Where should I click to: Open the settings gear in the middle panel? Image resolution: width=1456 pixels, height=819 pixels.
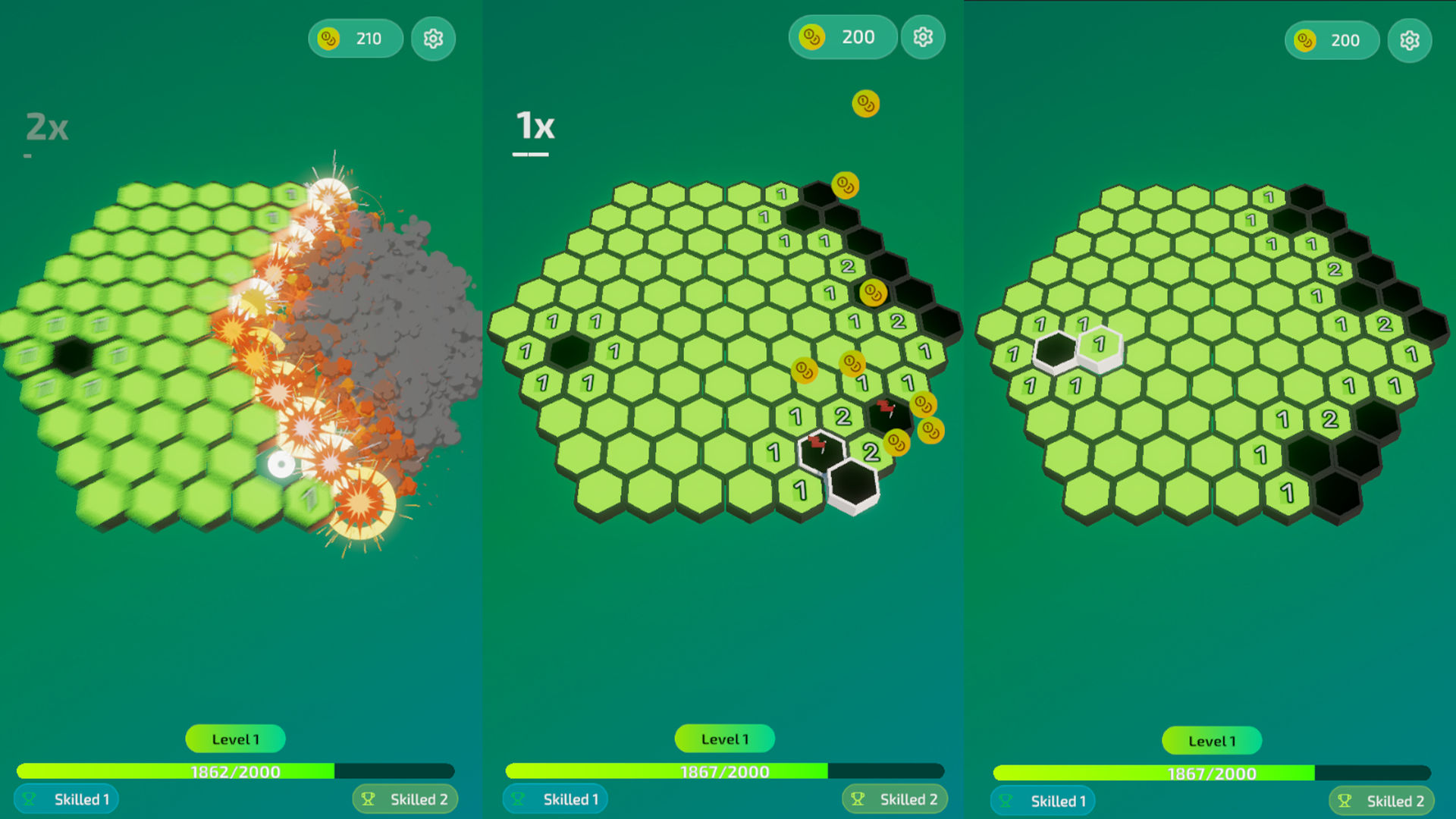(x=923, y=36)
